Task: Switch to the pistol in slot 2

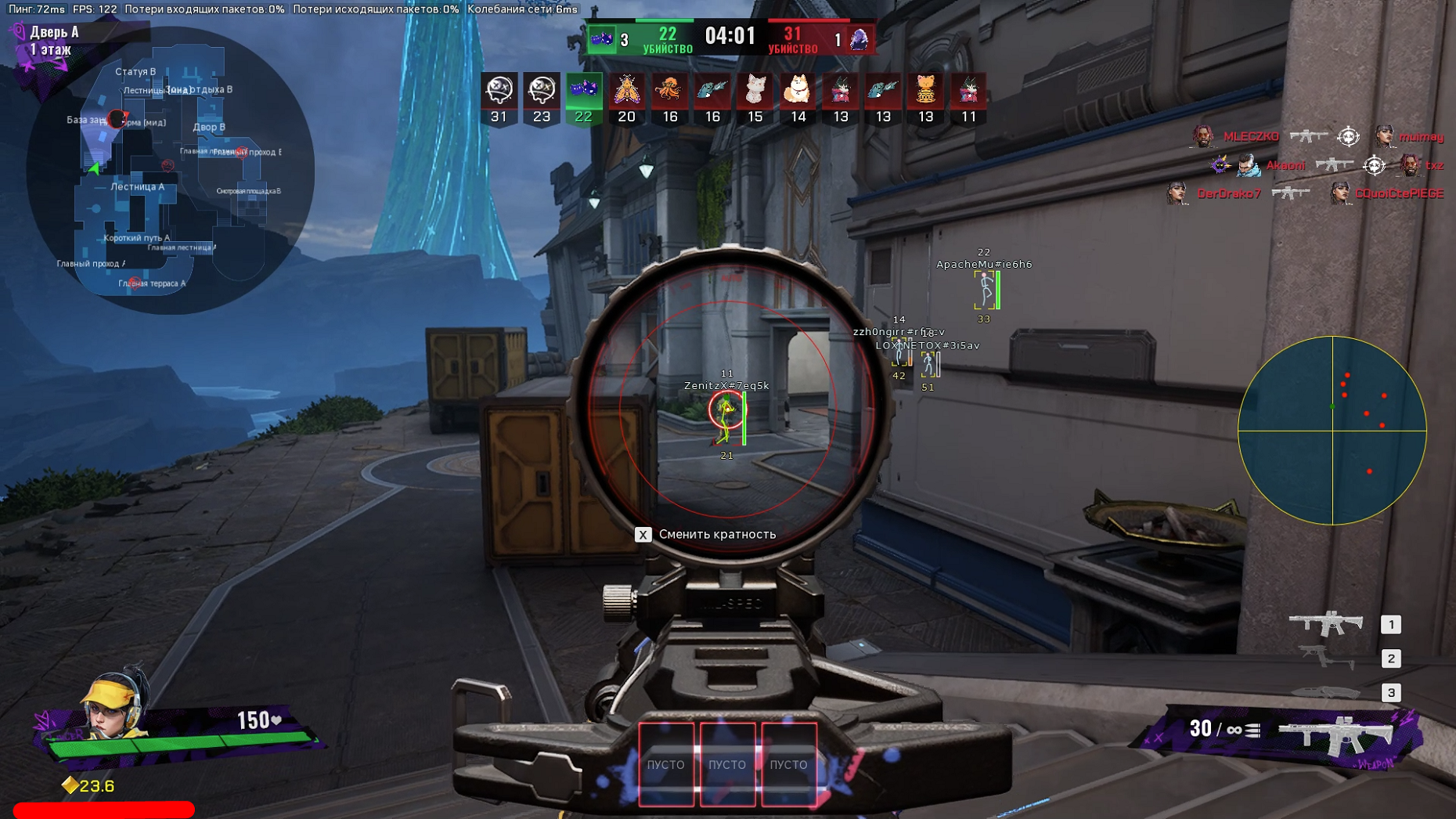Action: pos(1326,658)
